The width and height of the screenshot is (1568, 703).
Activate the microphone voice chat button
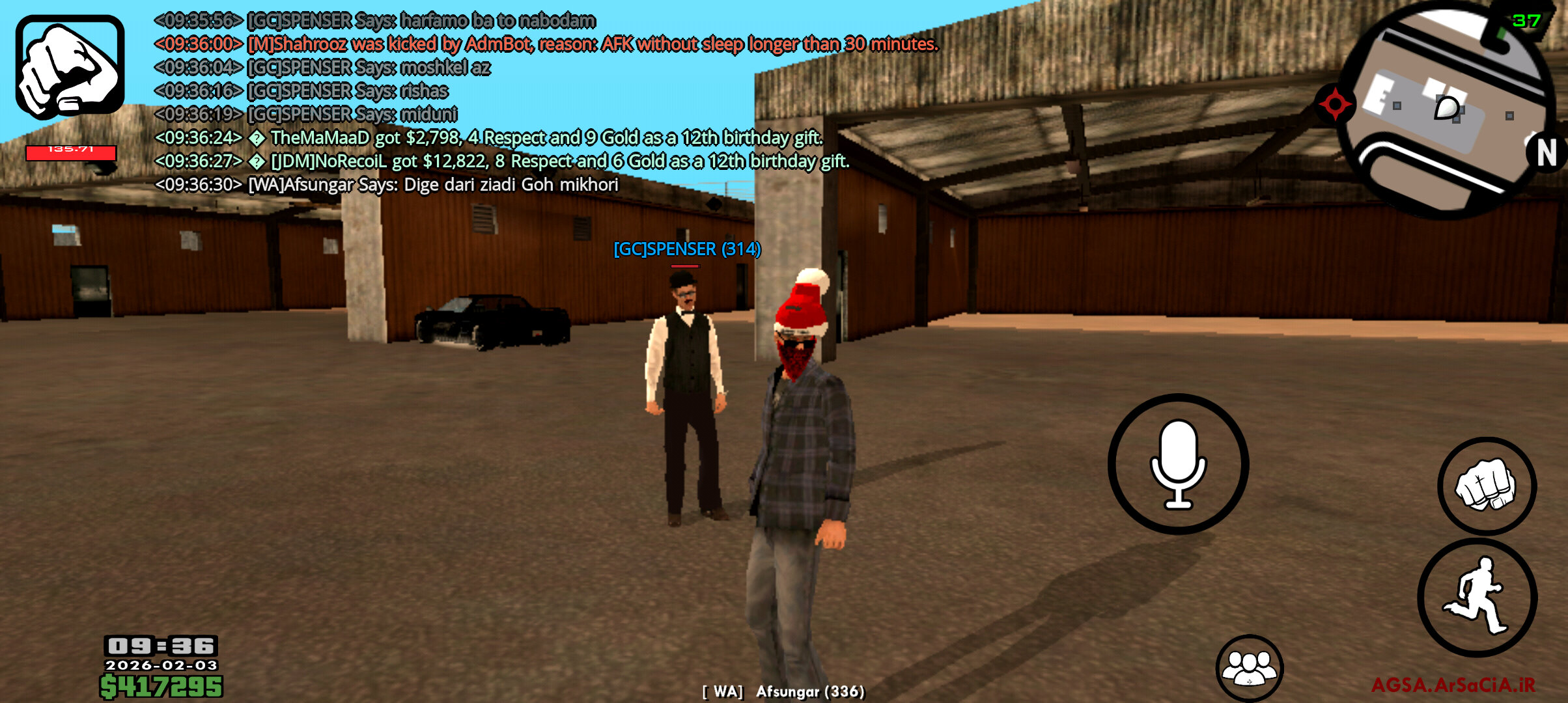[1178, 464]
